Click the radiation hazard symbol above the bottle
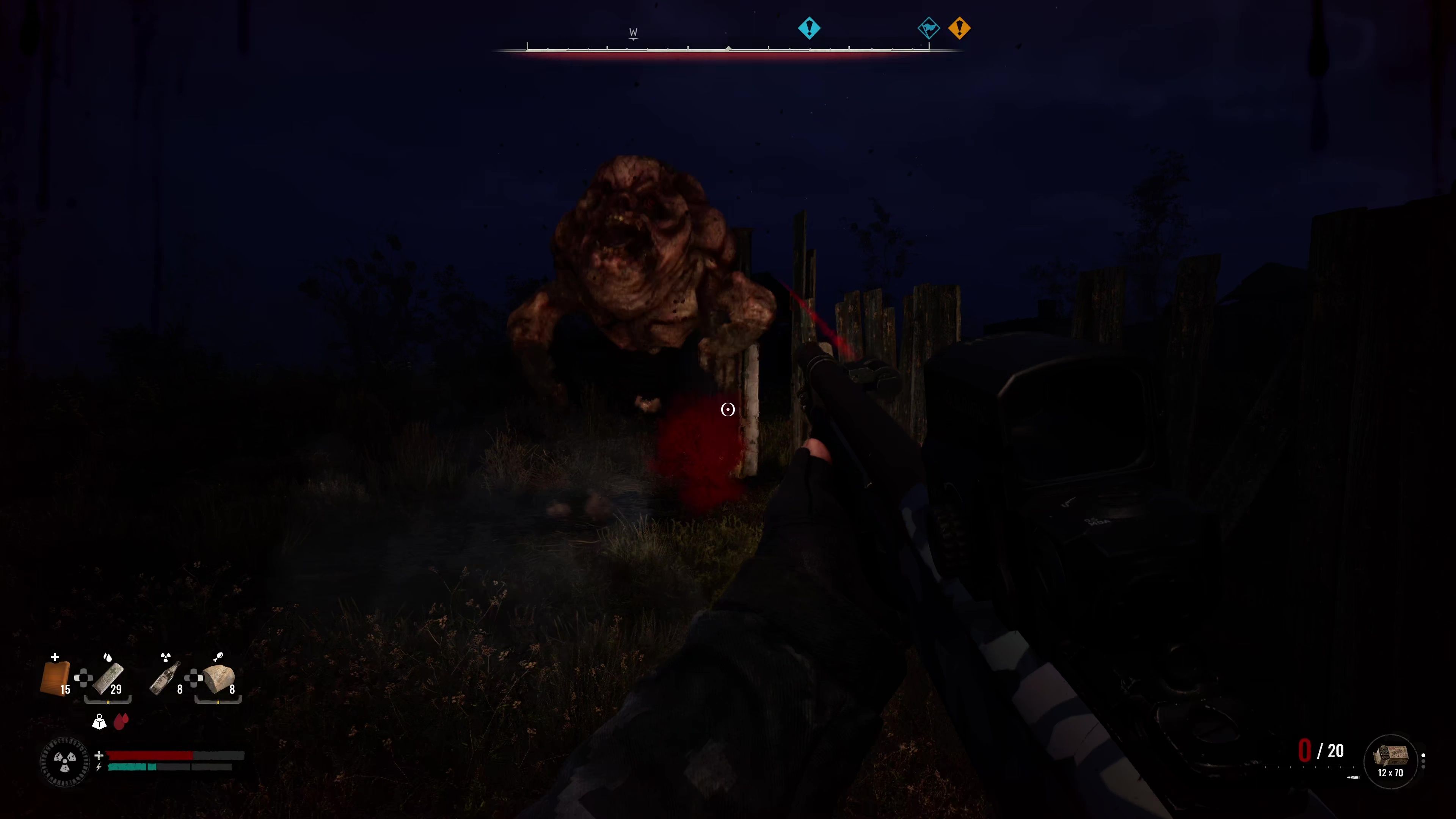 [166, 657]
